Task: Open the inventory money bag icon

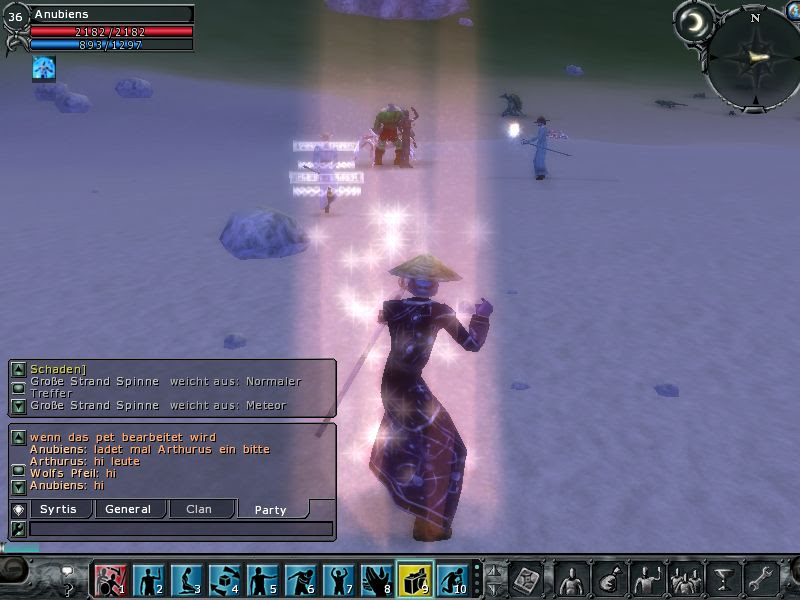Action: (609, 580)
